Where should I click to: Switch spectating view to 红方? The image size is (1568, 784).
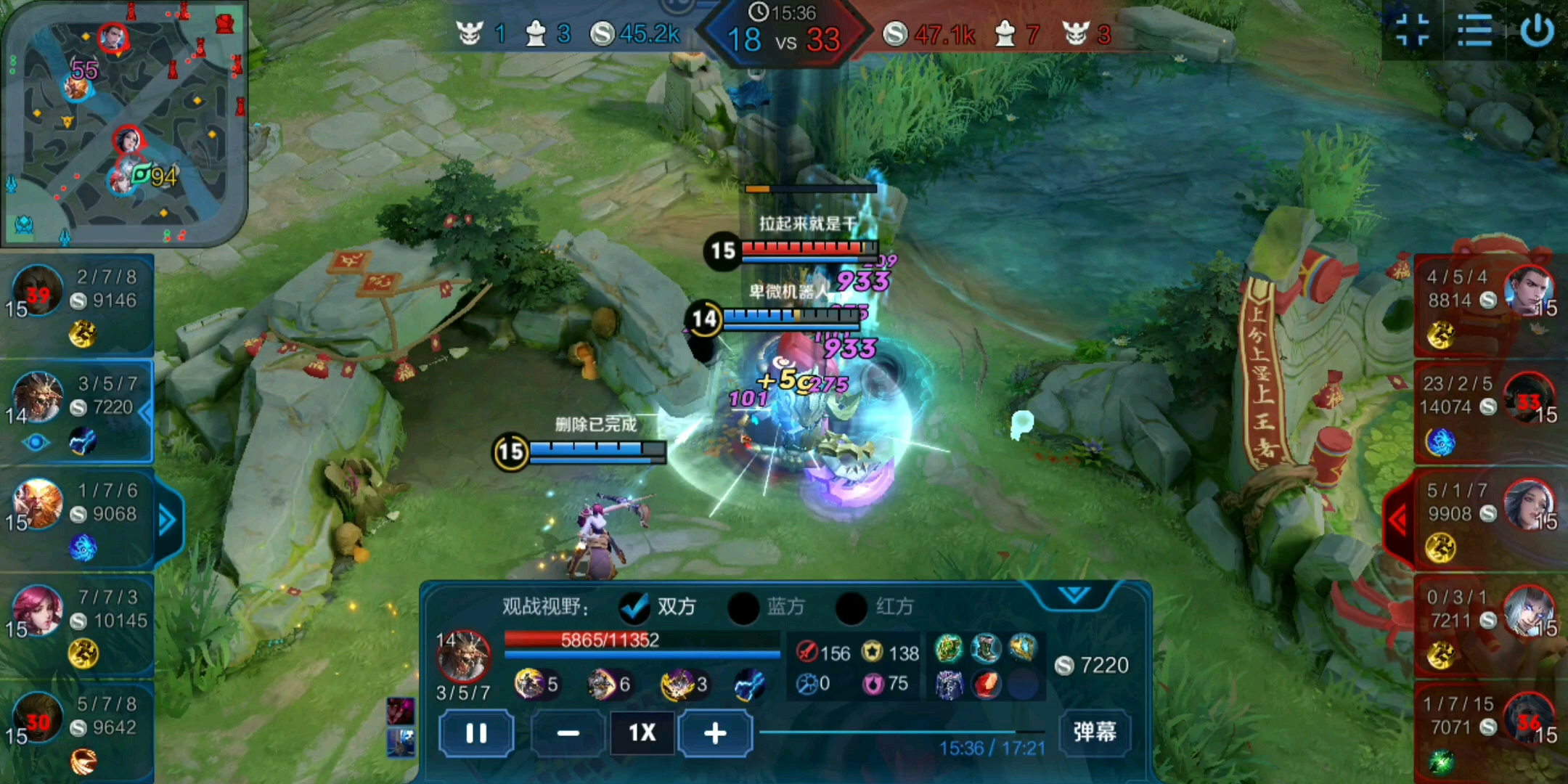coord(852,607)
